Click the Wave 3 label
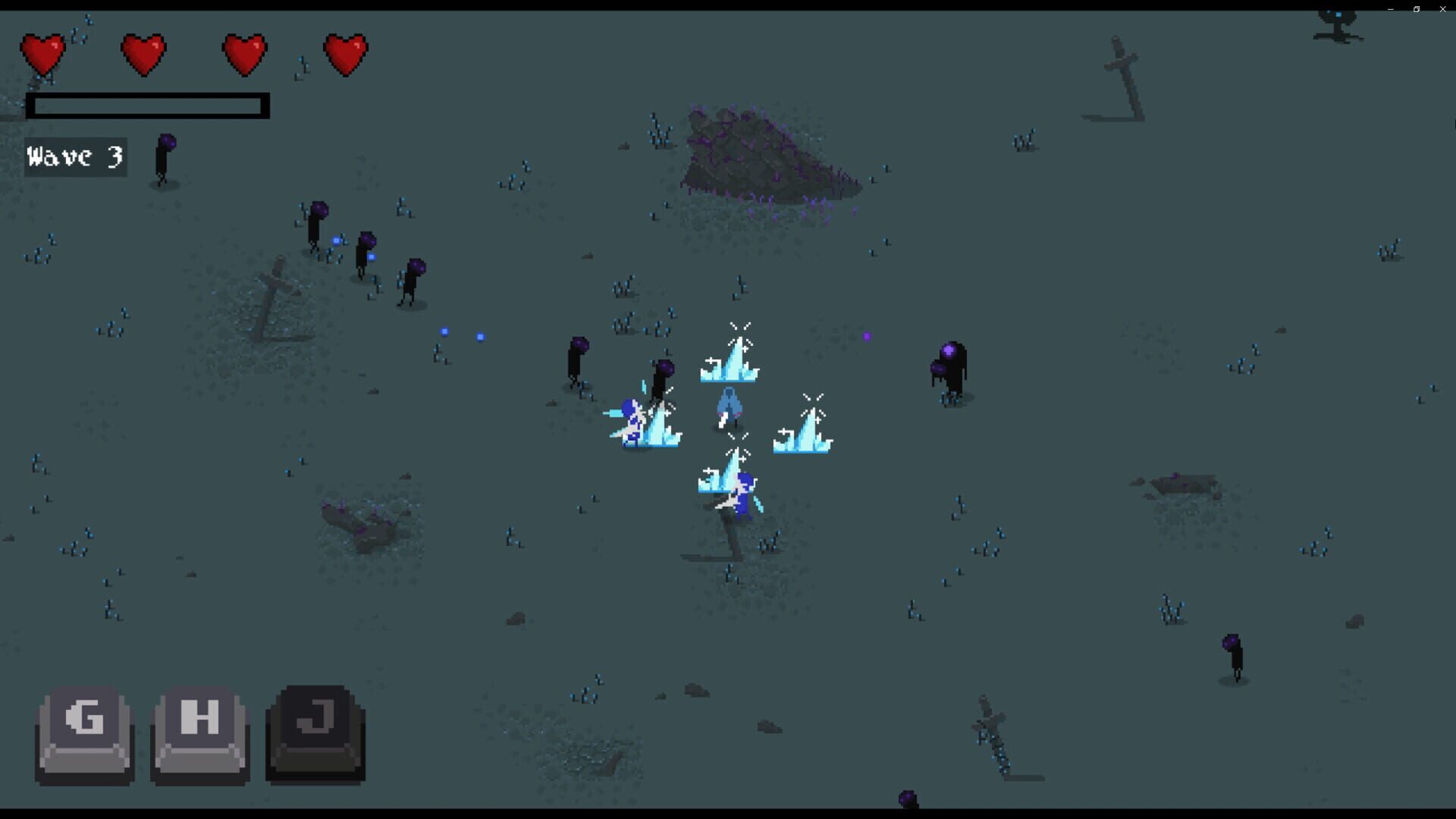Screen dimensions: 1456x819 point(74,158)
